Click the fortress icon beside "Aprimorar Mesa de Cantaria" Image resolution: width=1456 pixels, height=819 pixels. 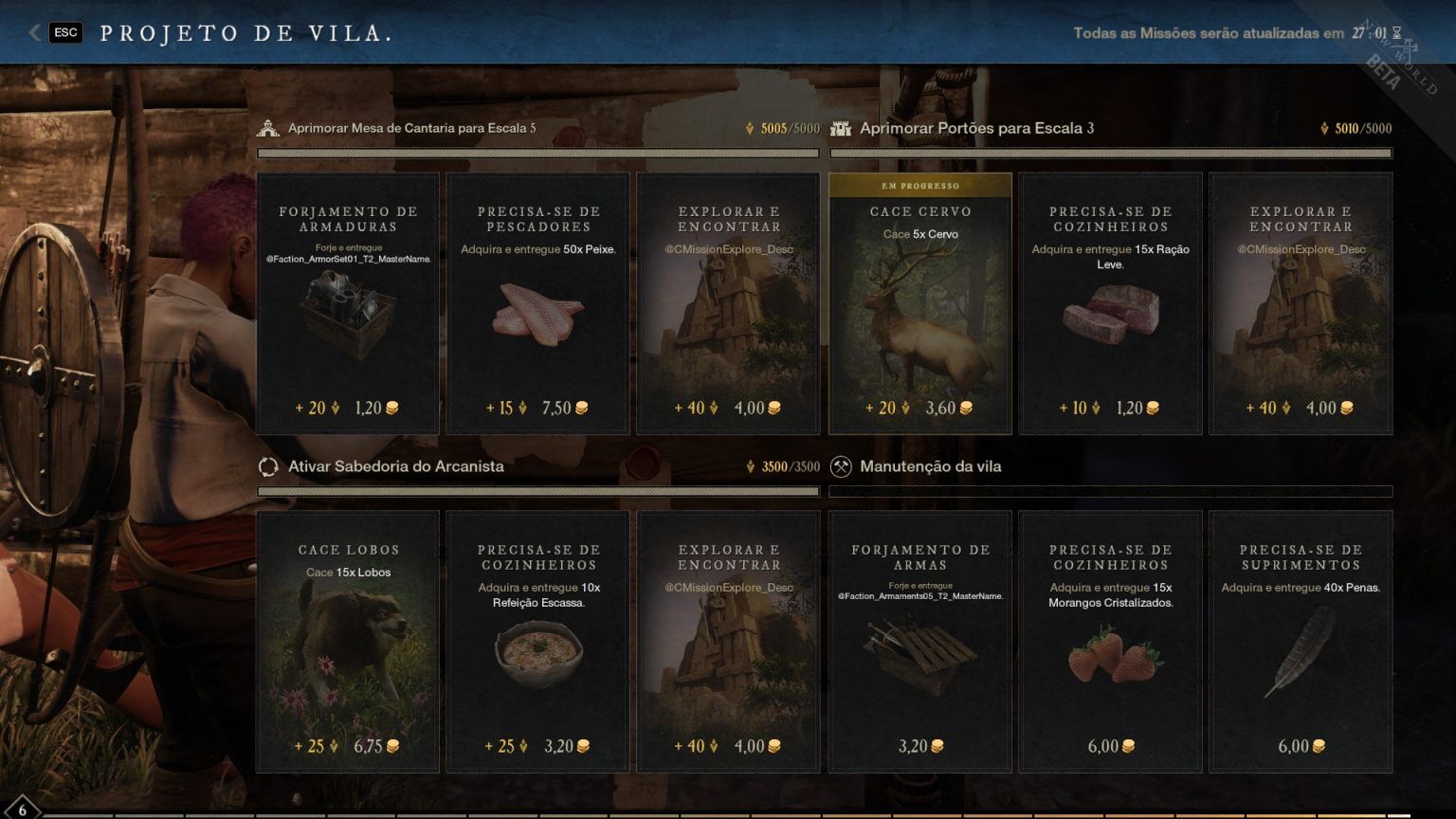point(268,127)
